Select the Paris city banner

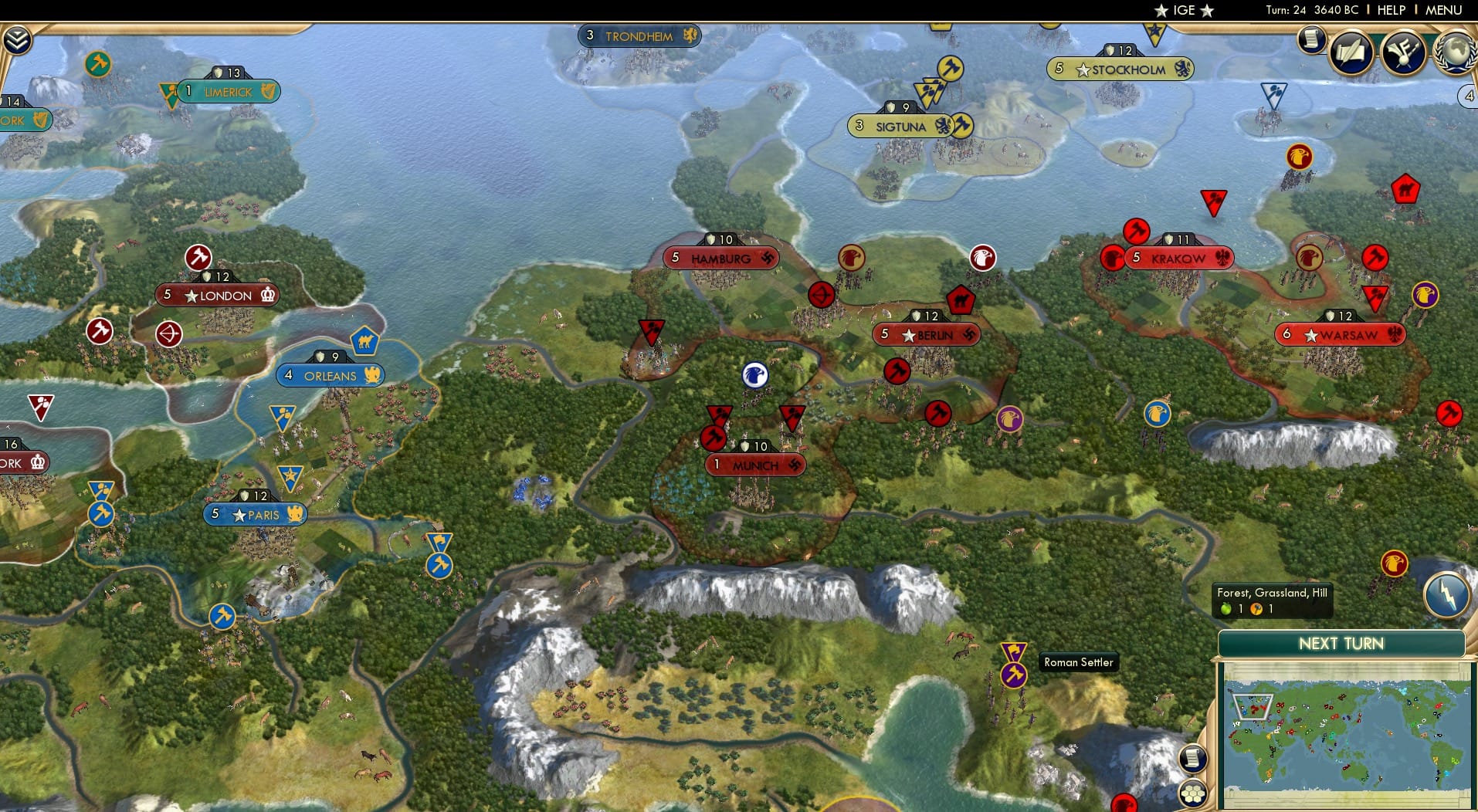[x=255, y=513]
